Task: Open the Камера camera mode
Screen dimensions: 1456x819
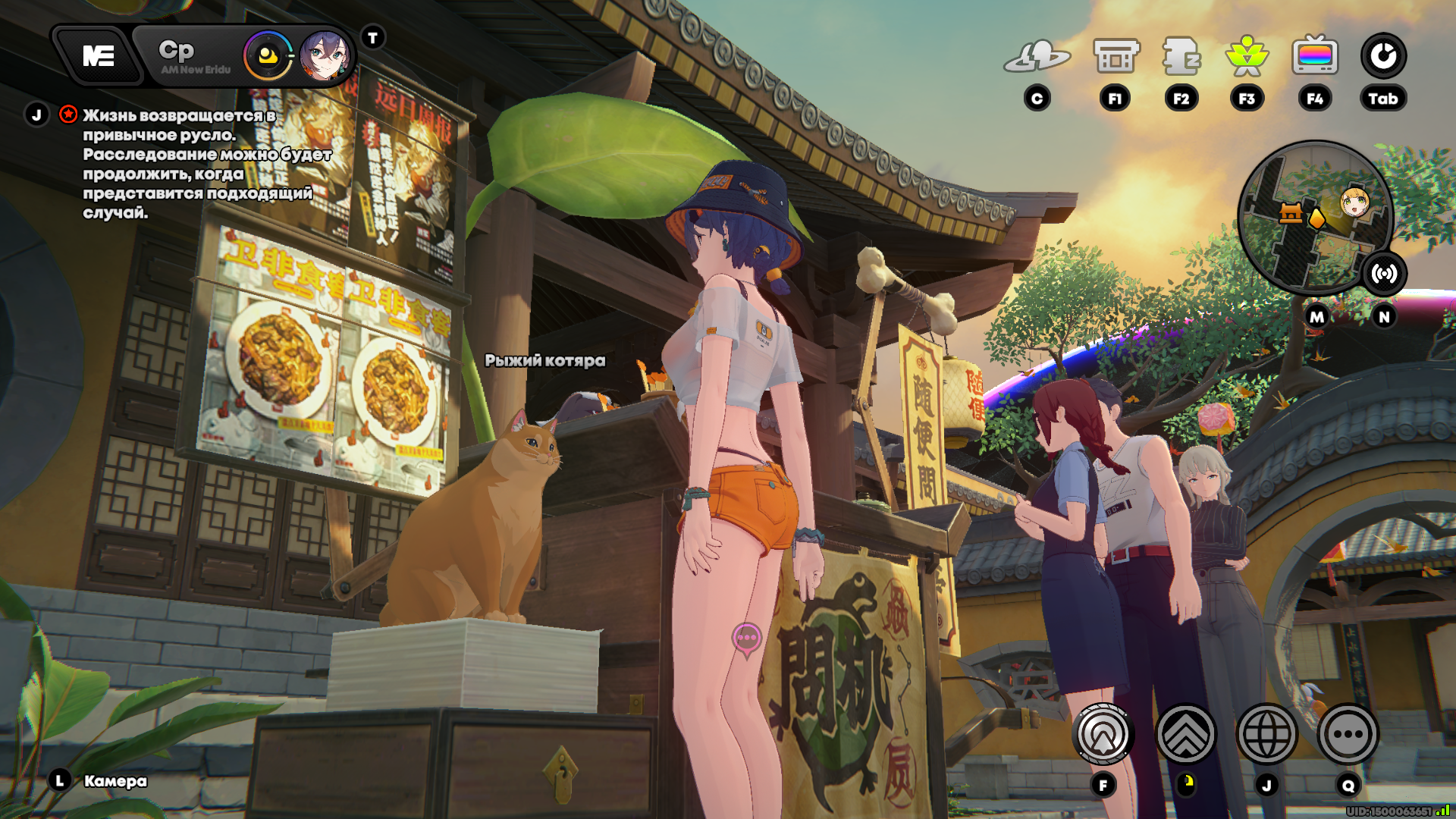Action: [115, 781]
